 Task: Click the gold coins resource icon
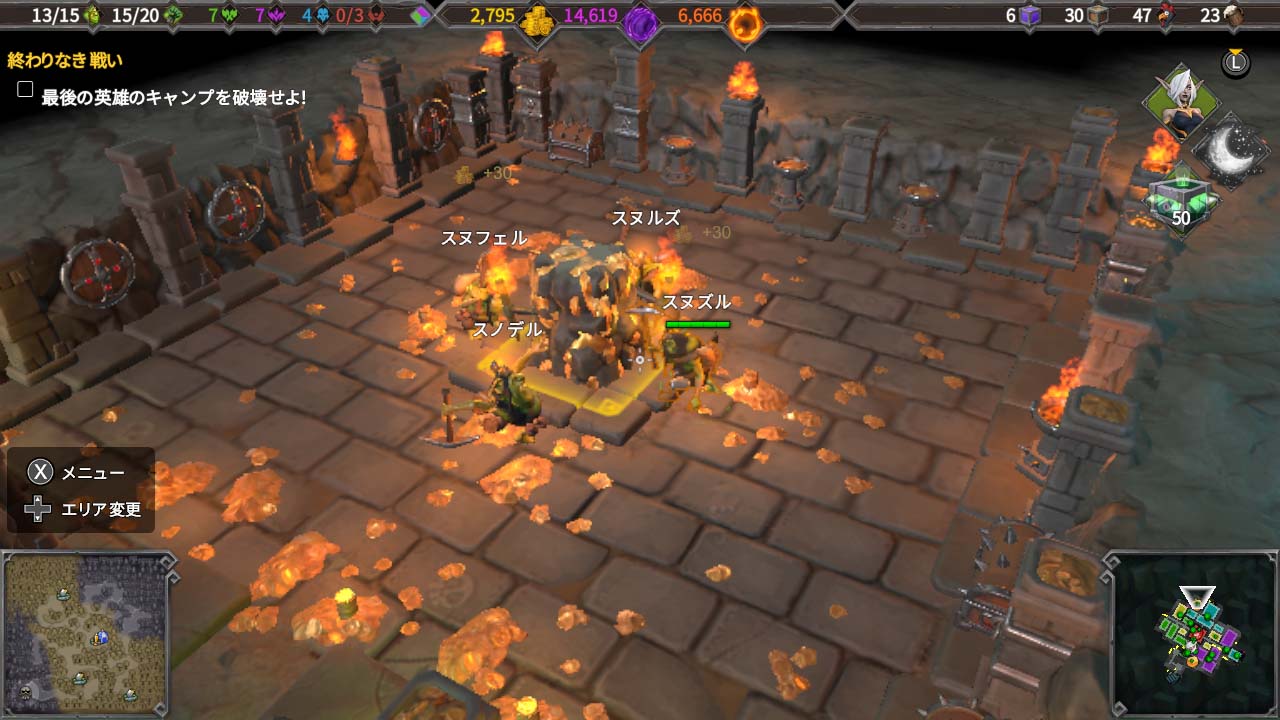540,16
